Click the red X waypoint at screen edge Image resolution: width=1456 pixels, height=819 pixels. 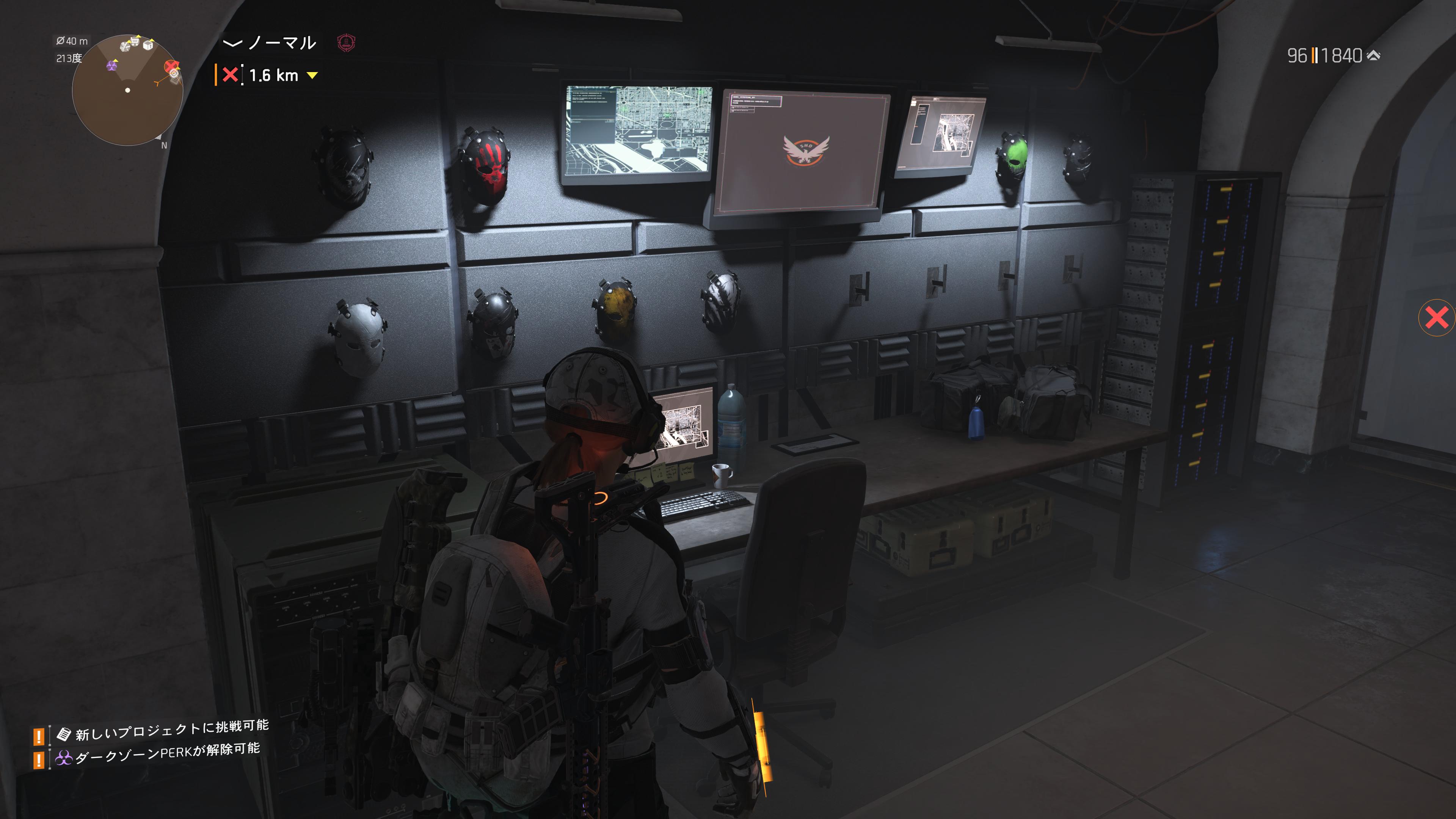(1437, 318)
